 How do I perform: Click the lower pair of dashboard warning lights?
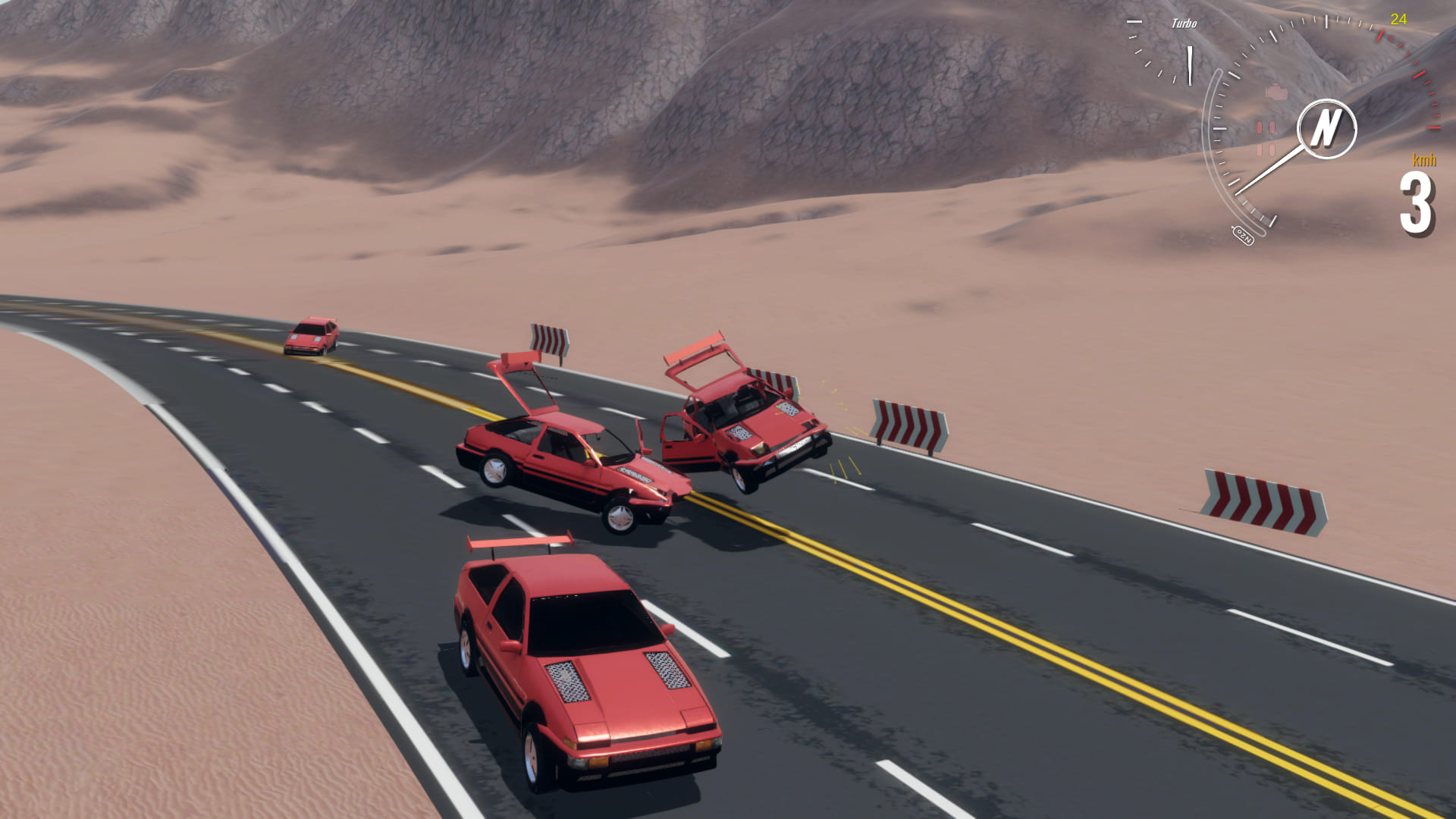pyautogui.click(x=1266, y=149)
